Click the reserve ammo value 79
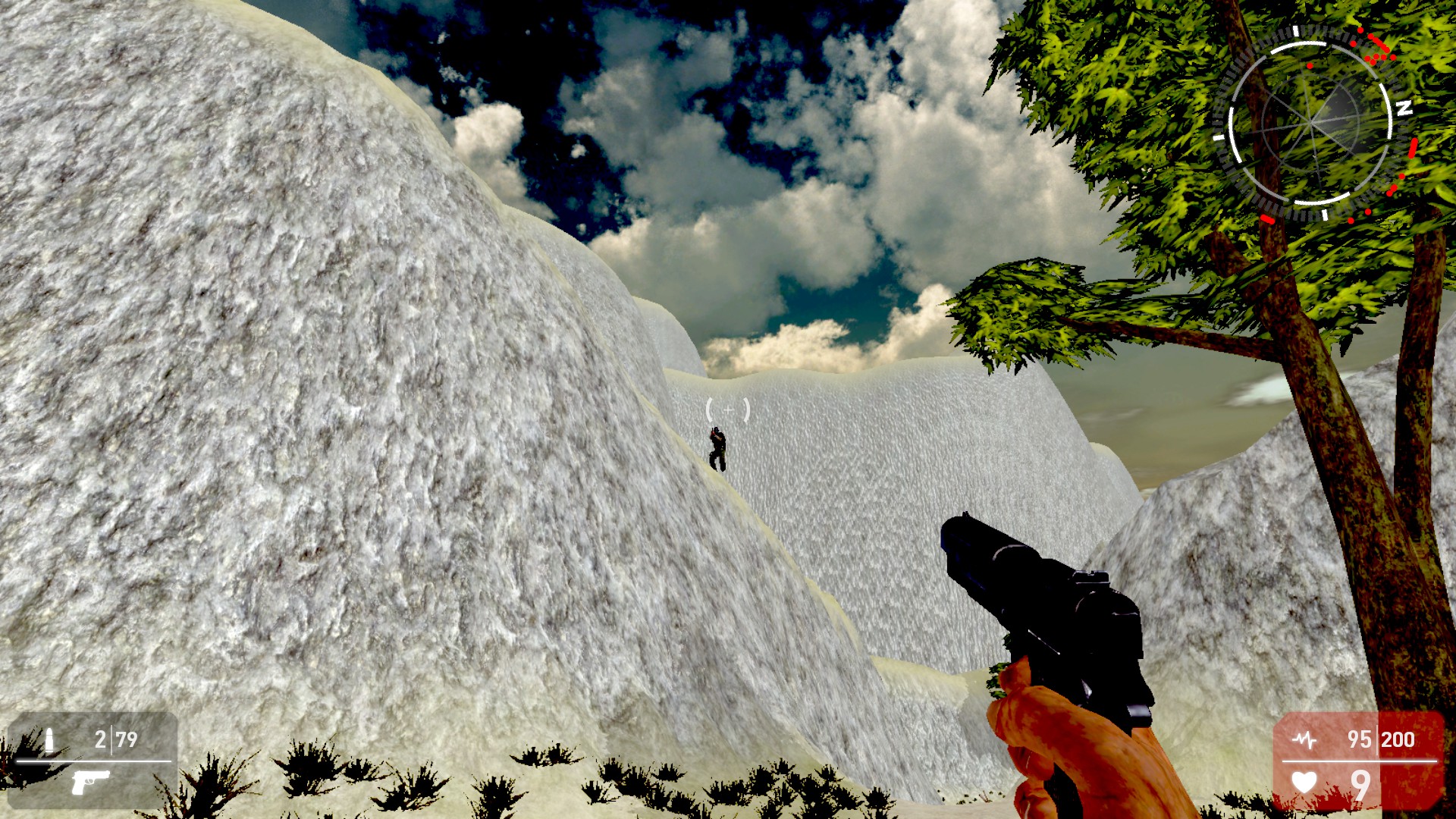Viewport: 1456px width, 819px height. tap(127, 739)
